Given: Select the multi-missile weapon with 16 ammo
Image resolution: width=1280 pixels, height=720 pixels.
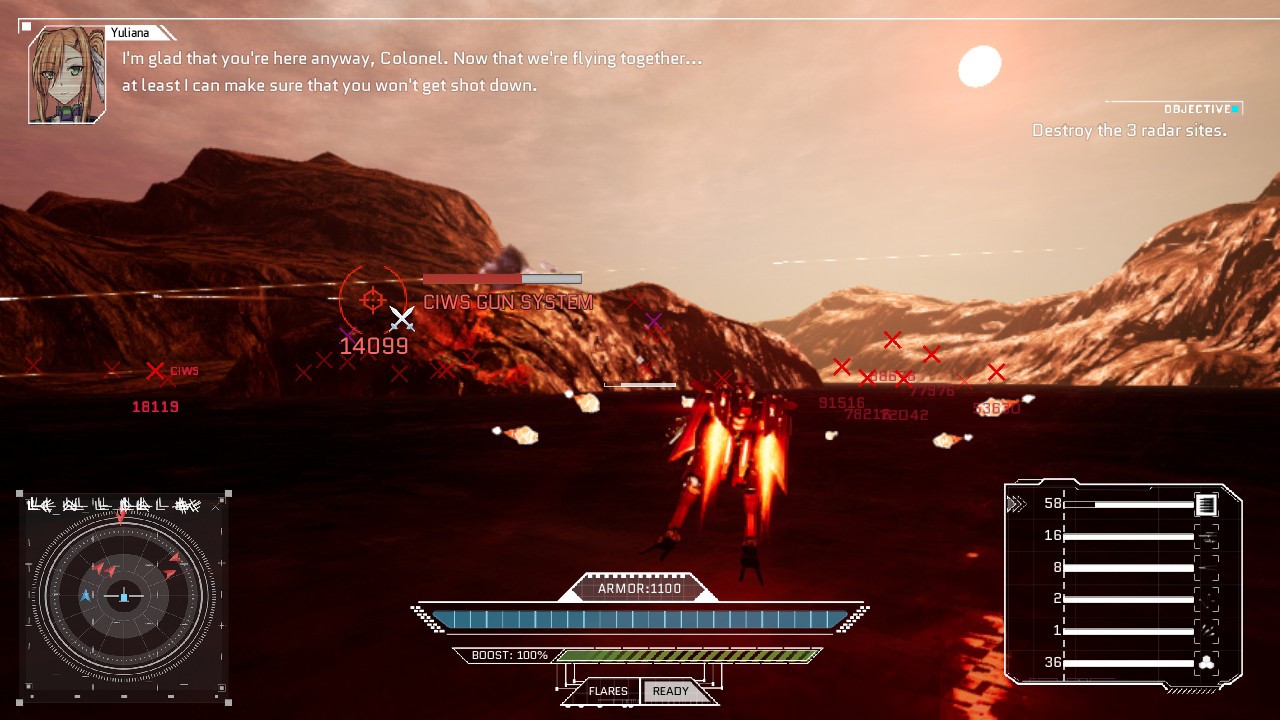Looking at the screenshot, I should click(1206, 536).
